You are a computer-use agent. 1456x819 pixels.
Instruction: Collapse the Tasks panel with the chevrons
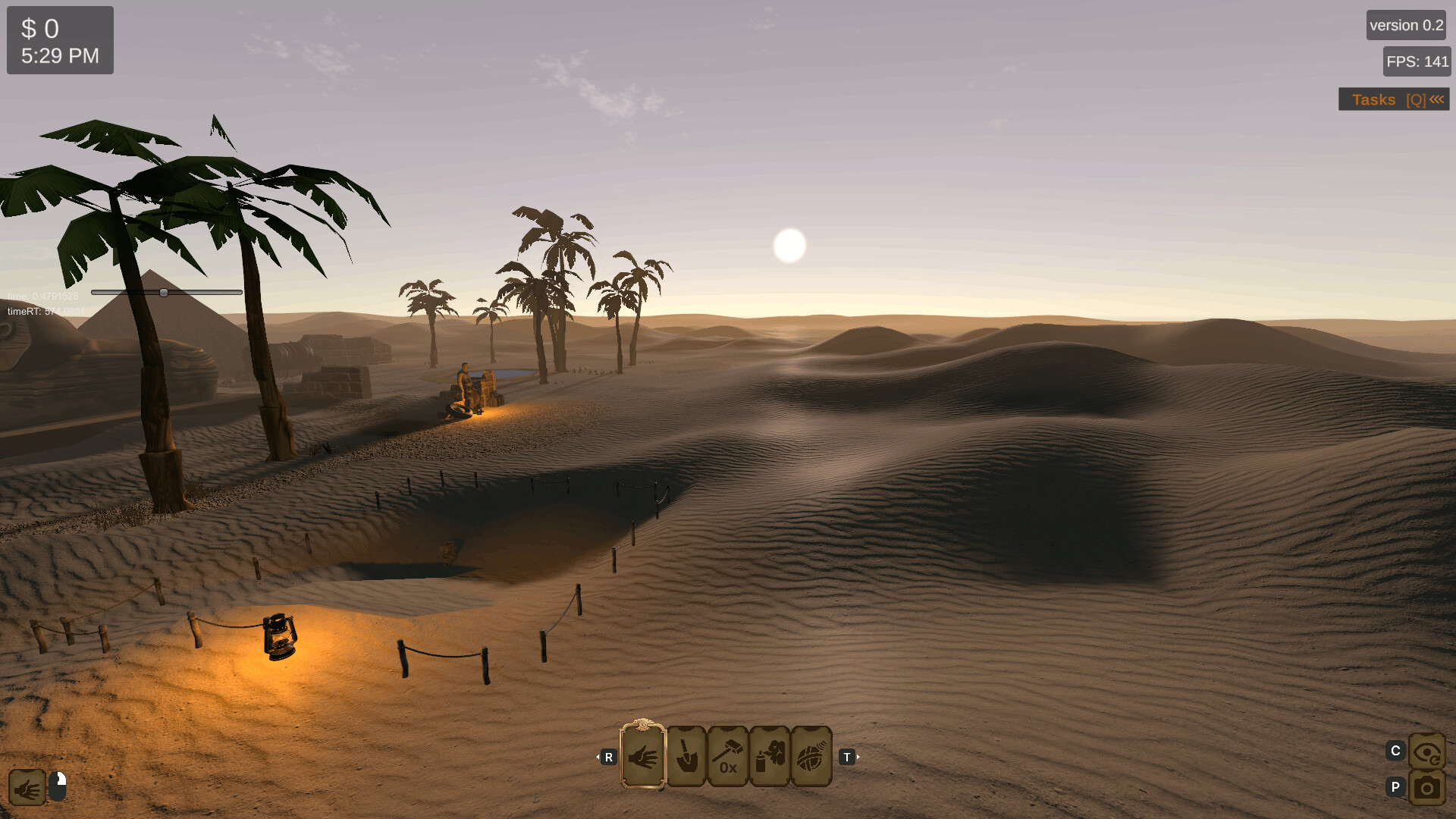(x=1436, y=99)
